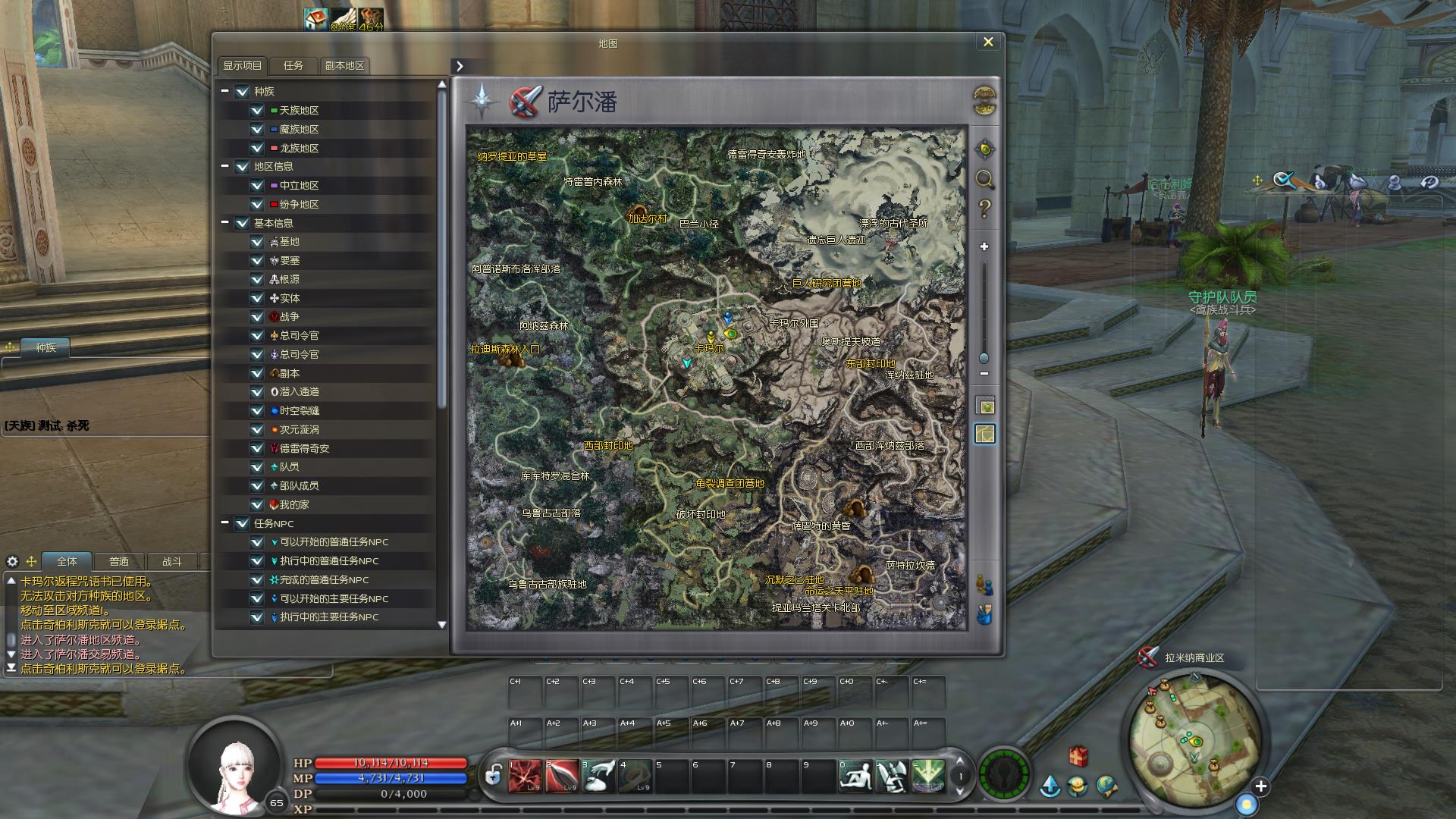Click the minimap plus button
This screenshot has width=1456, height=819.
[x=1260, y=786]
